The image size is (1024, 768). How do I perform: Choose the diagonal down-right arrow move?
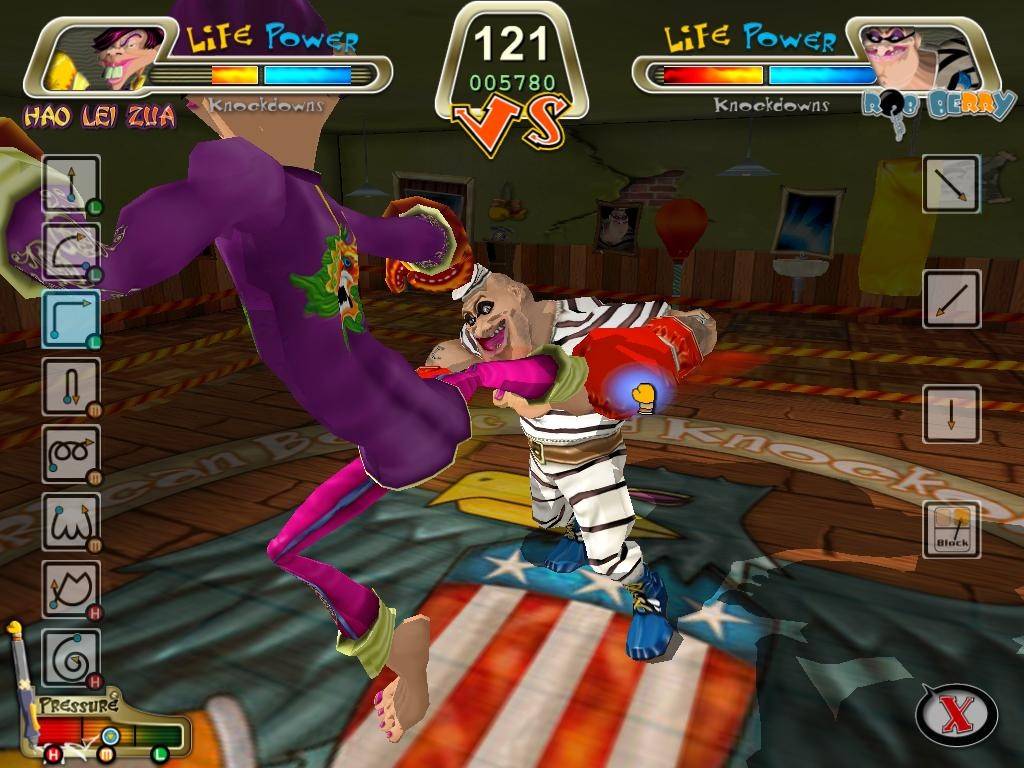951,183
